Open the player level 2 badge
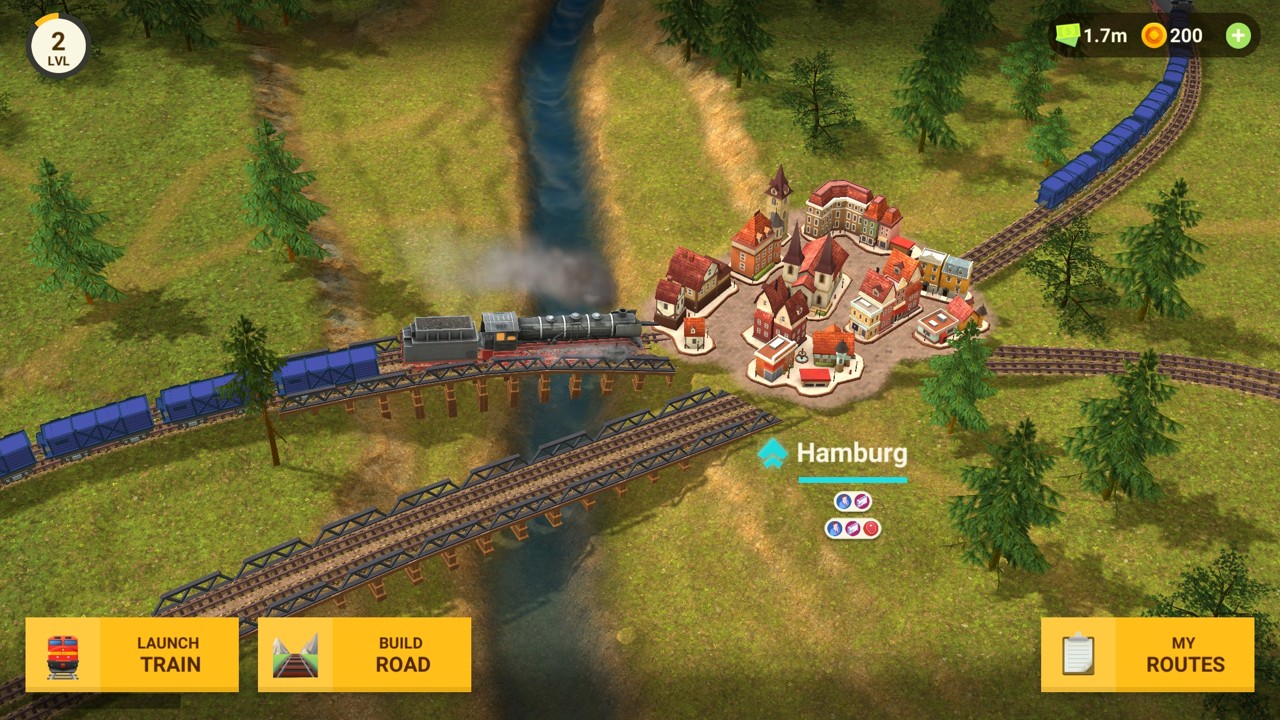 point(58,46)
